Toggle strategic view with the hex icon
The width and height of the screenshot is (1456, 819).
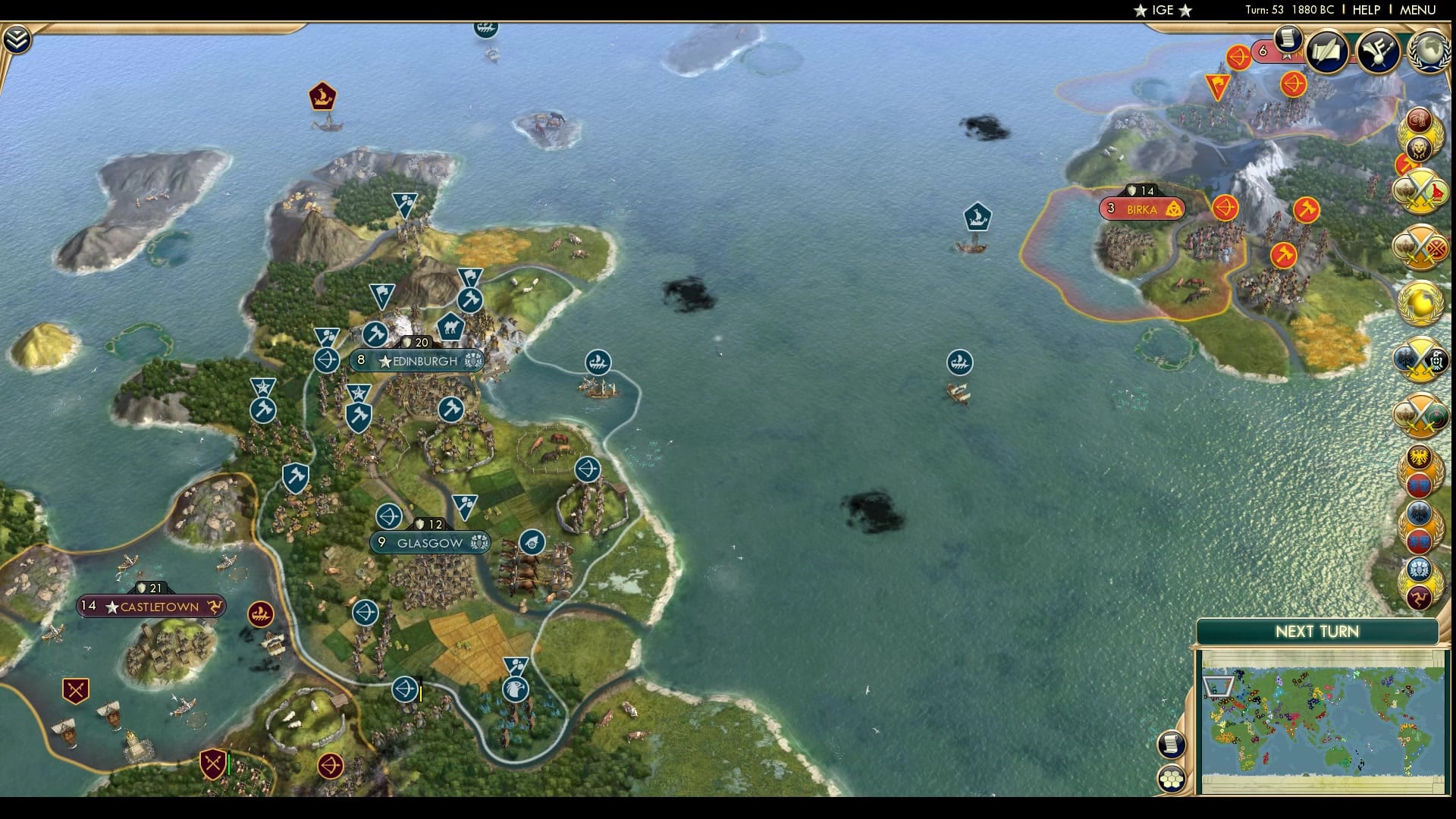pos(1170,778)
